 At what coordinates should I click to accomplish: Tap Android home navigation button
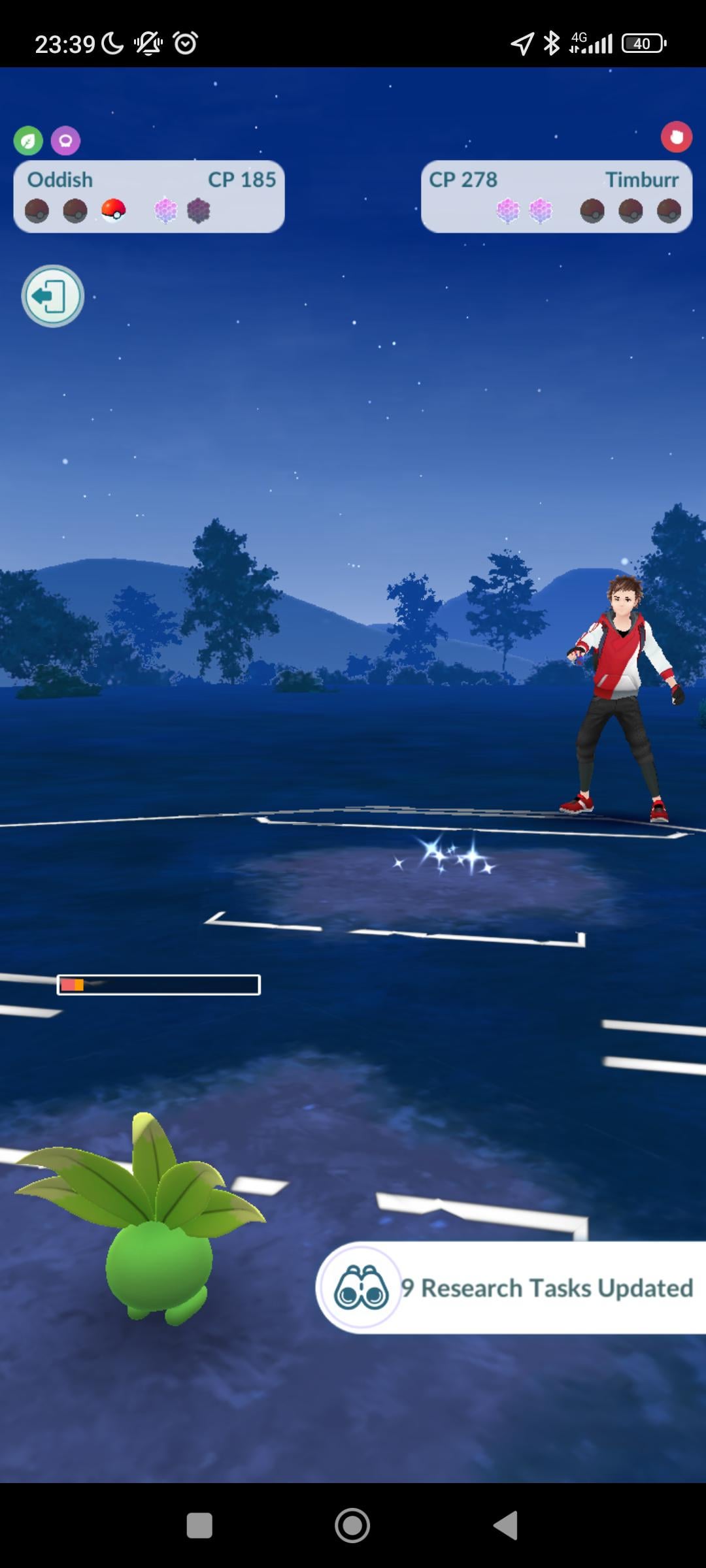click(352, 1526)
